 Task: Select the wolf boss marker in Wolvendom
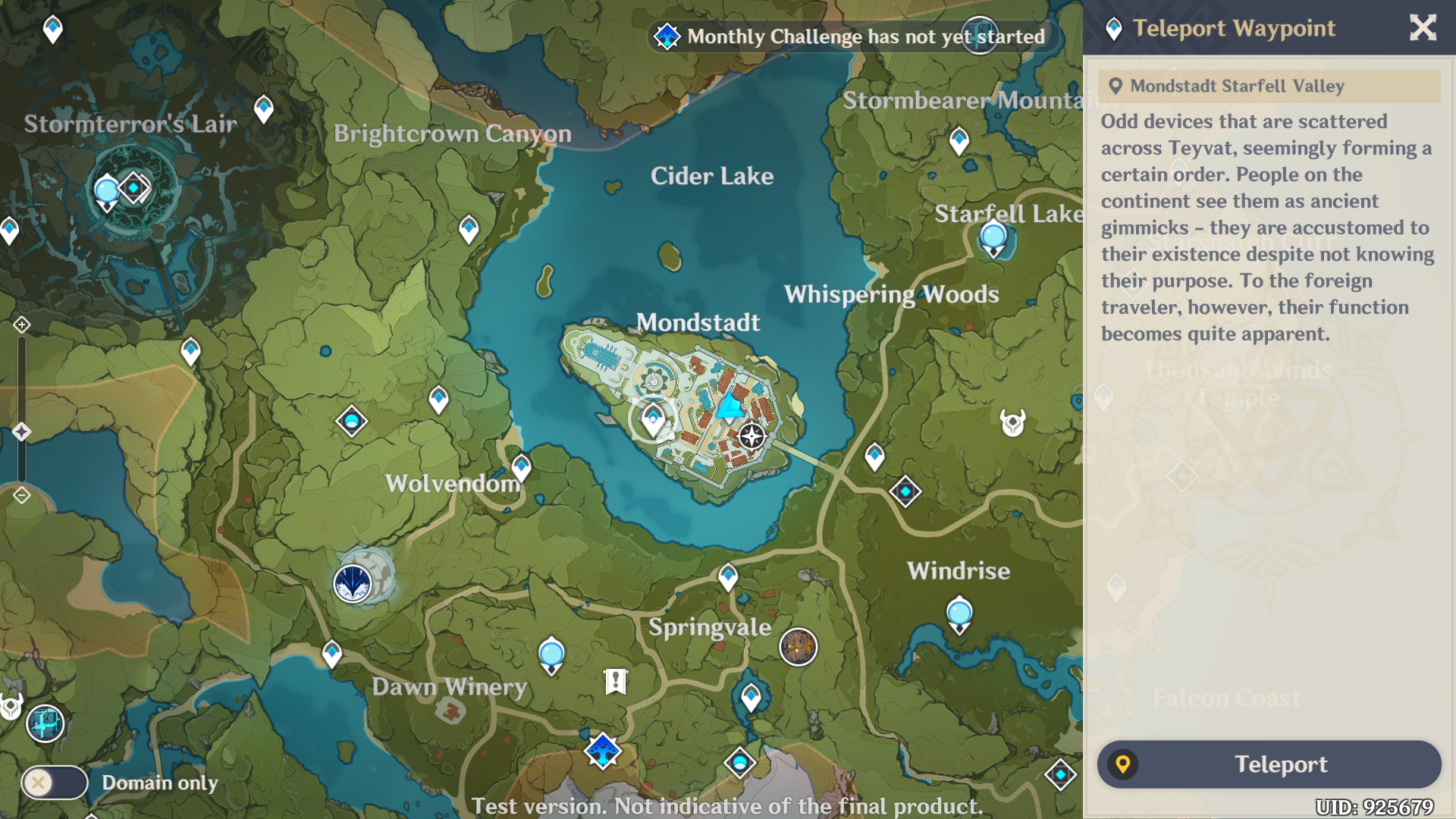point(353,584)
